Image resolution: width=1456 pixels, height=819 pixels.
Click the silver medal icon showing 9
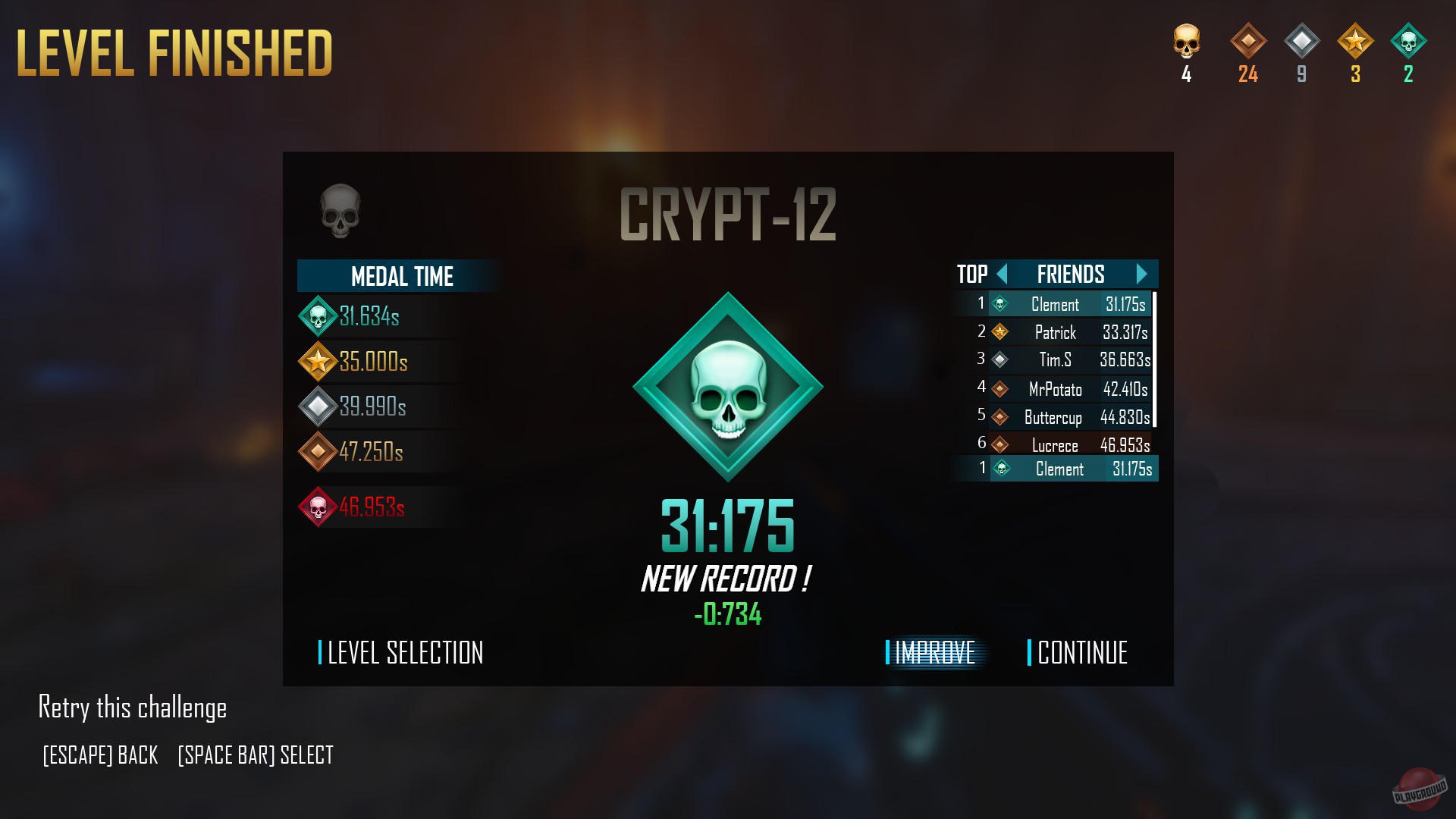[x=1301, y=47]
